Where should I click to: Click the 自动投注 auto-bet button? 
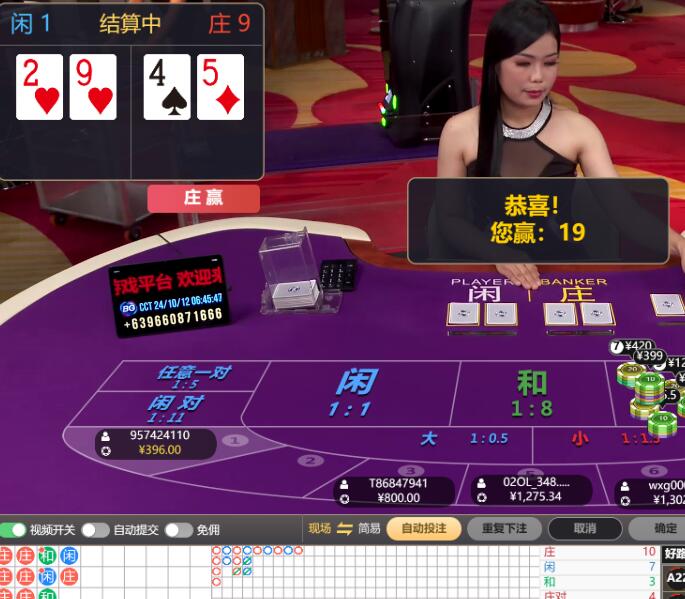[424, 528]
